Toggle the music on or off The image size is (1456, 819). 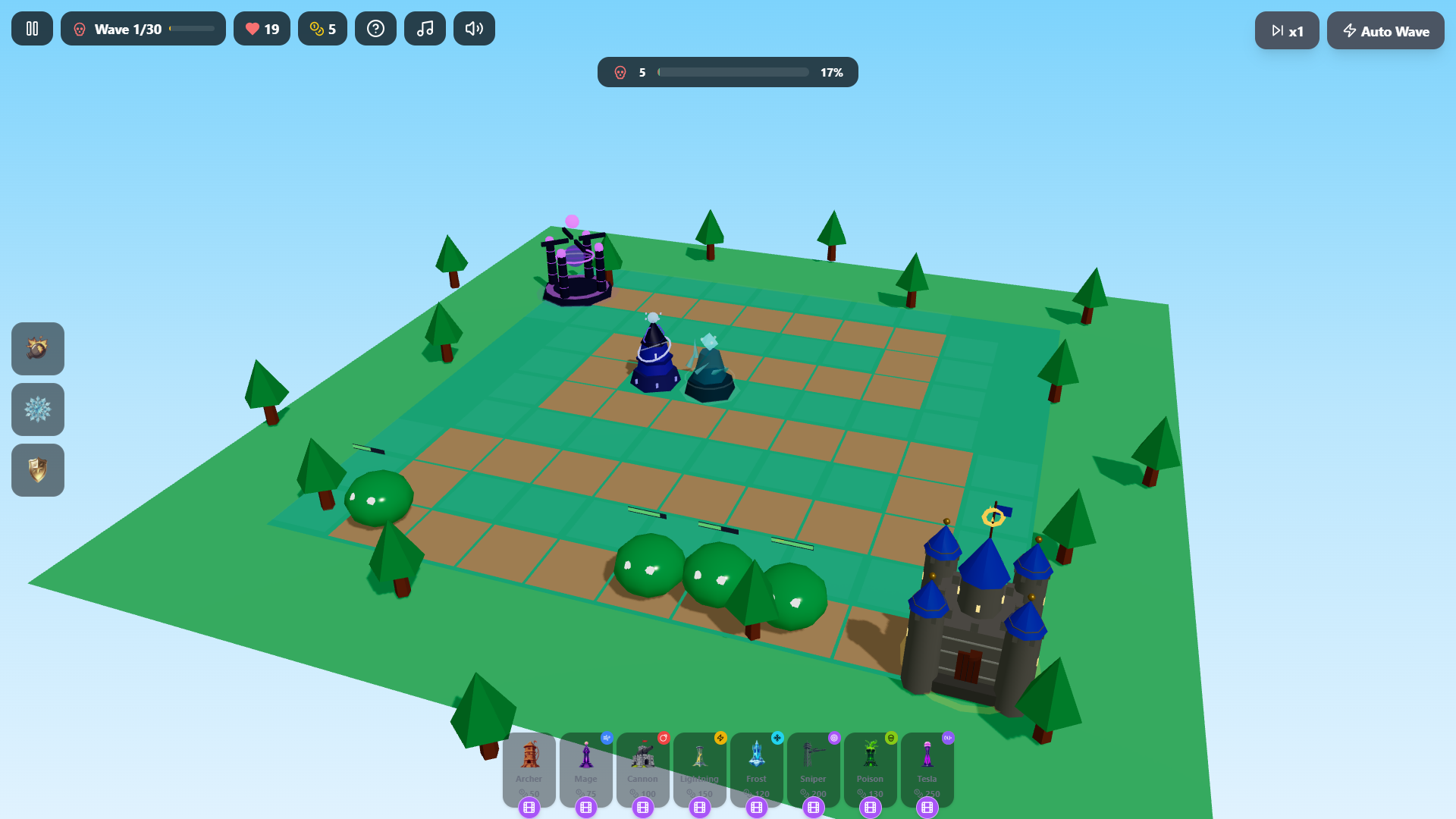425,28
